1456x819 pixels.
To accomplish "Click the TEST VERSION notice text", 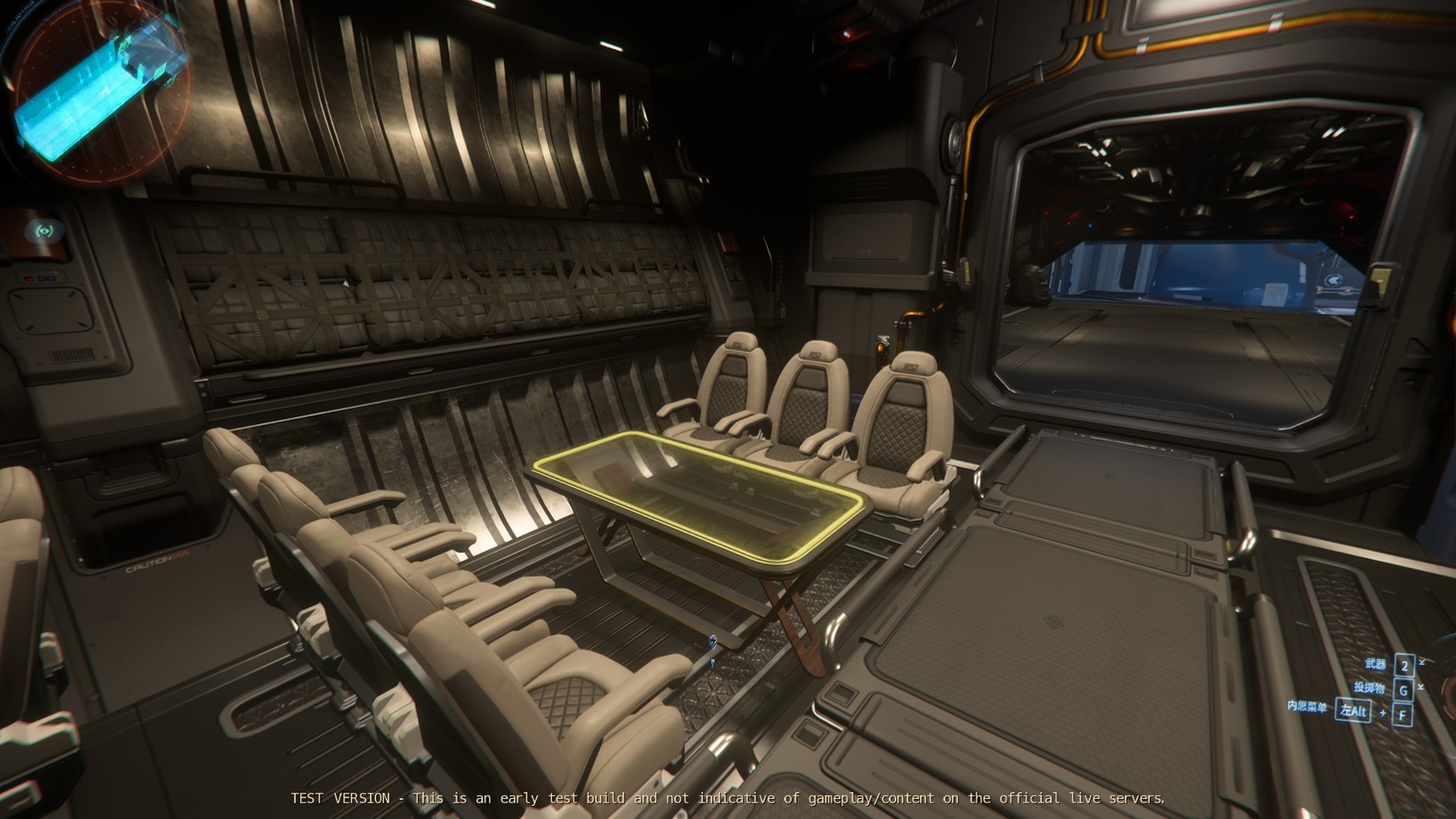I will tap(727, 798).
